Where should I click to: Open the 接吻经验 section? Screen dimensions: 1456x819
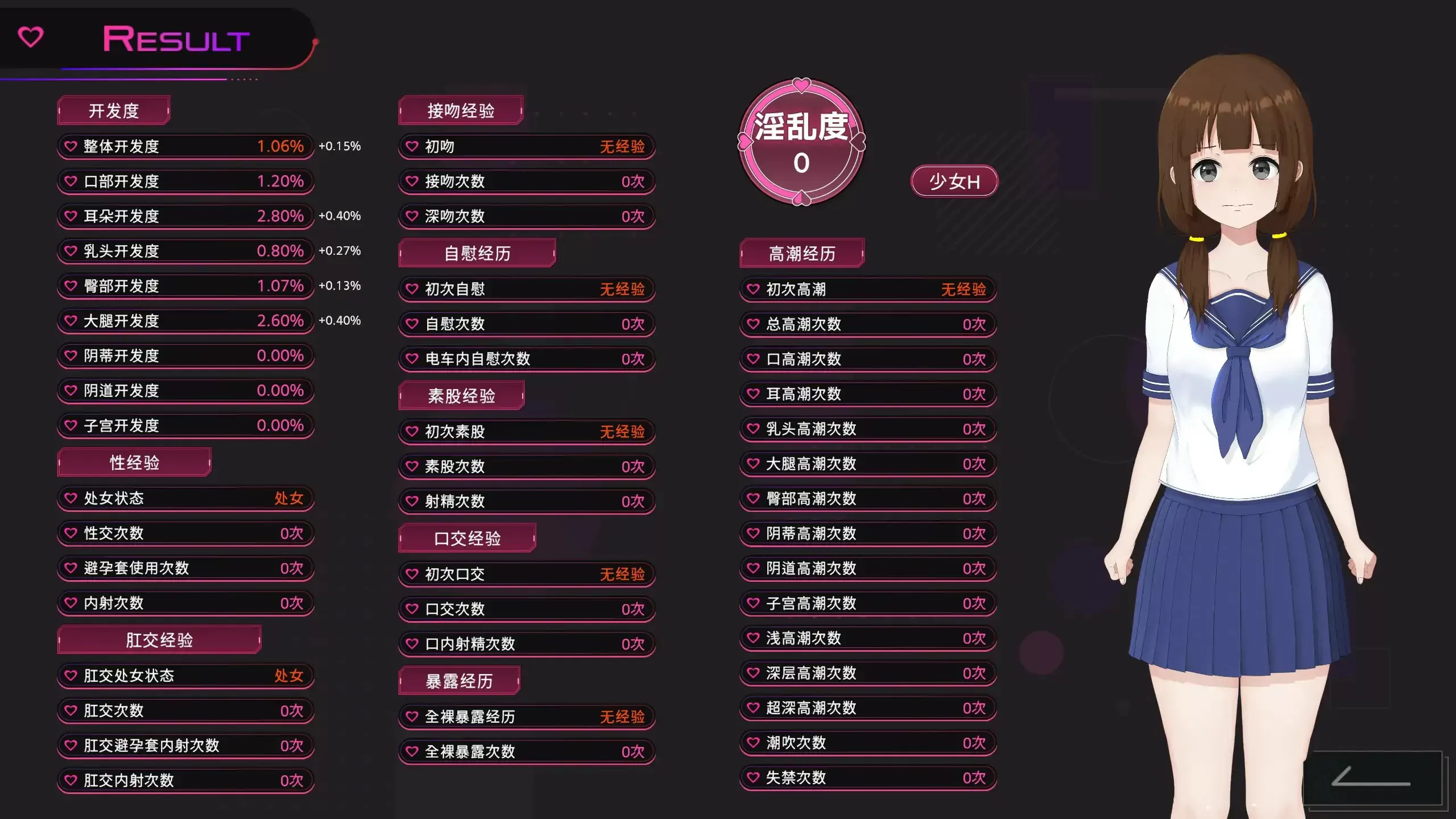(x=462, y=110)
